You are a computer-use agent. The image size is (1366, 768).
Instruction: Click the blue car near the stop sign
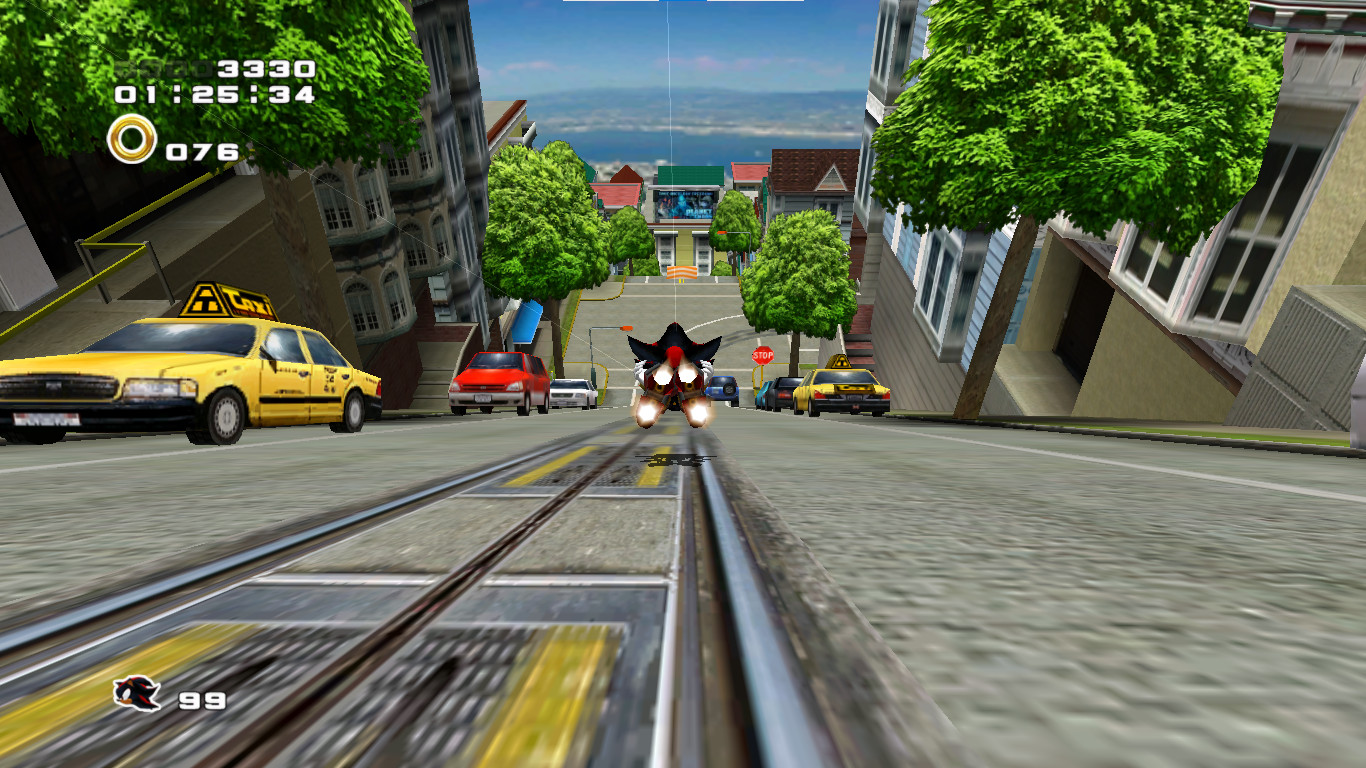pos(723,388)
